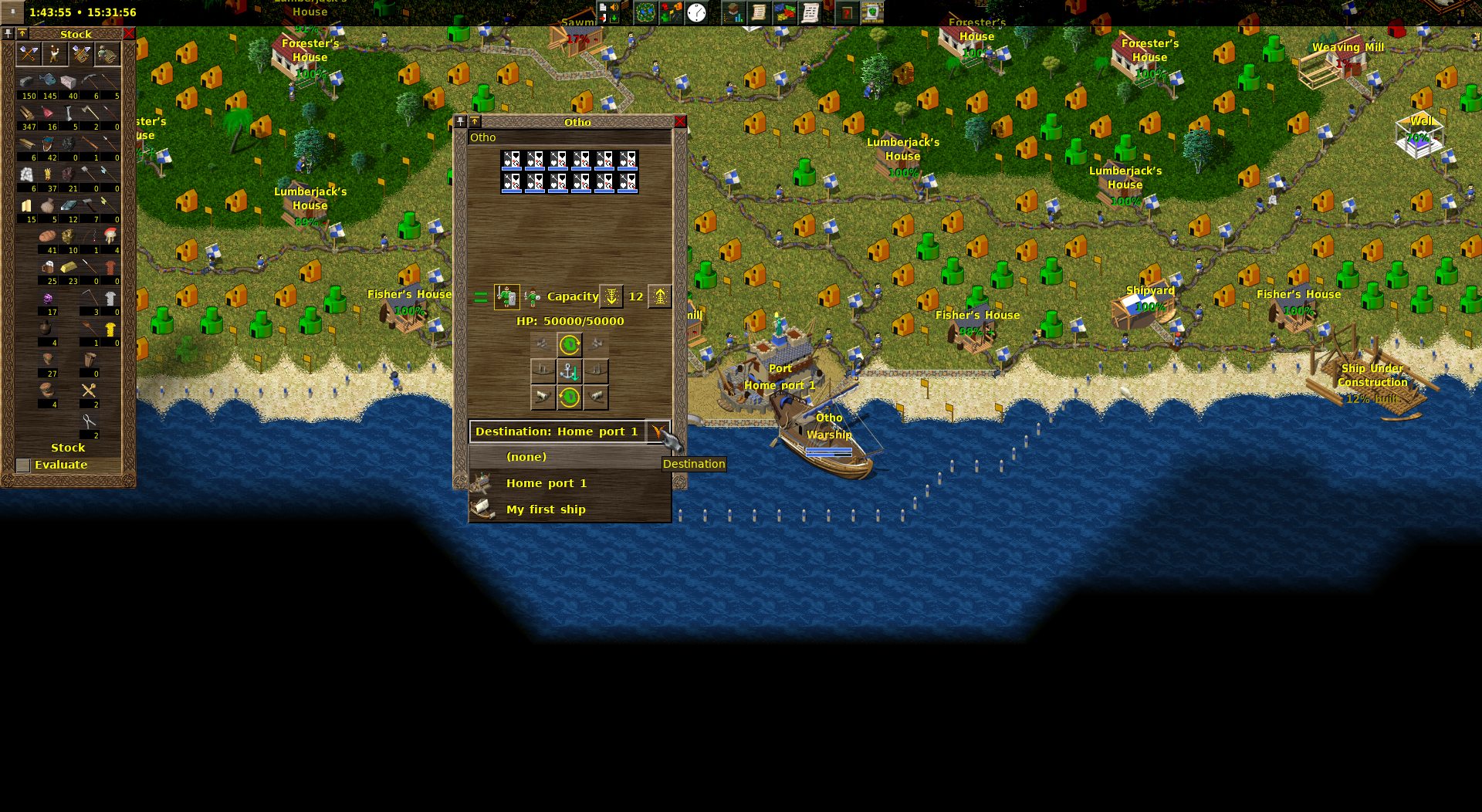Edit the Otho ship name field
Image resolution: width=1482 pixels, height=812 pixels.
[x=569, y=137]
